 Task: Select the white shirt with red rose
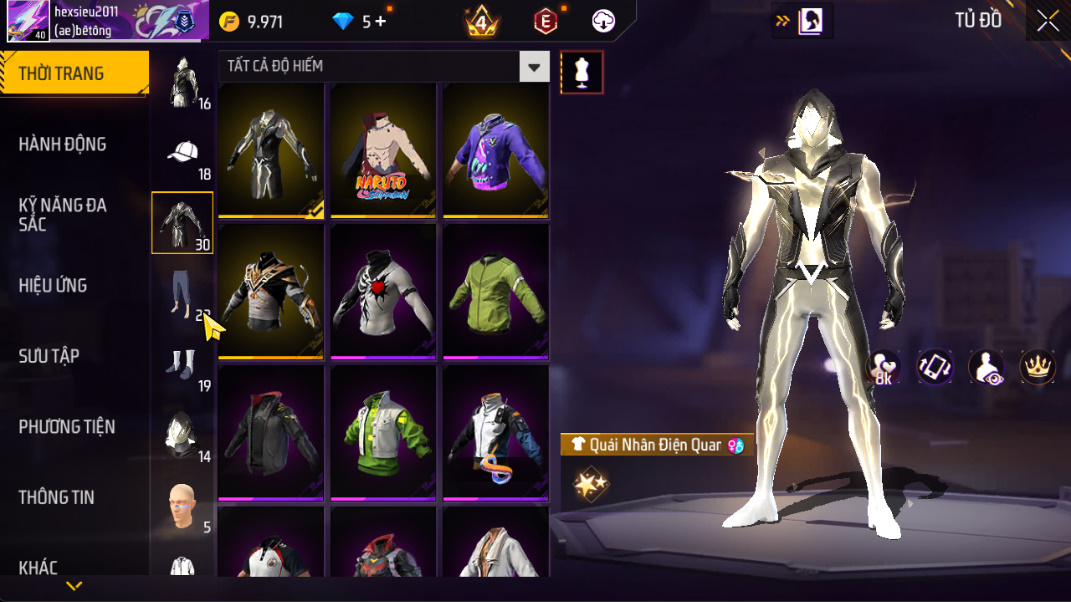click(x=383, y=291)
